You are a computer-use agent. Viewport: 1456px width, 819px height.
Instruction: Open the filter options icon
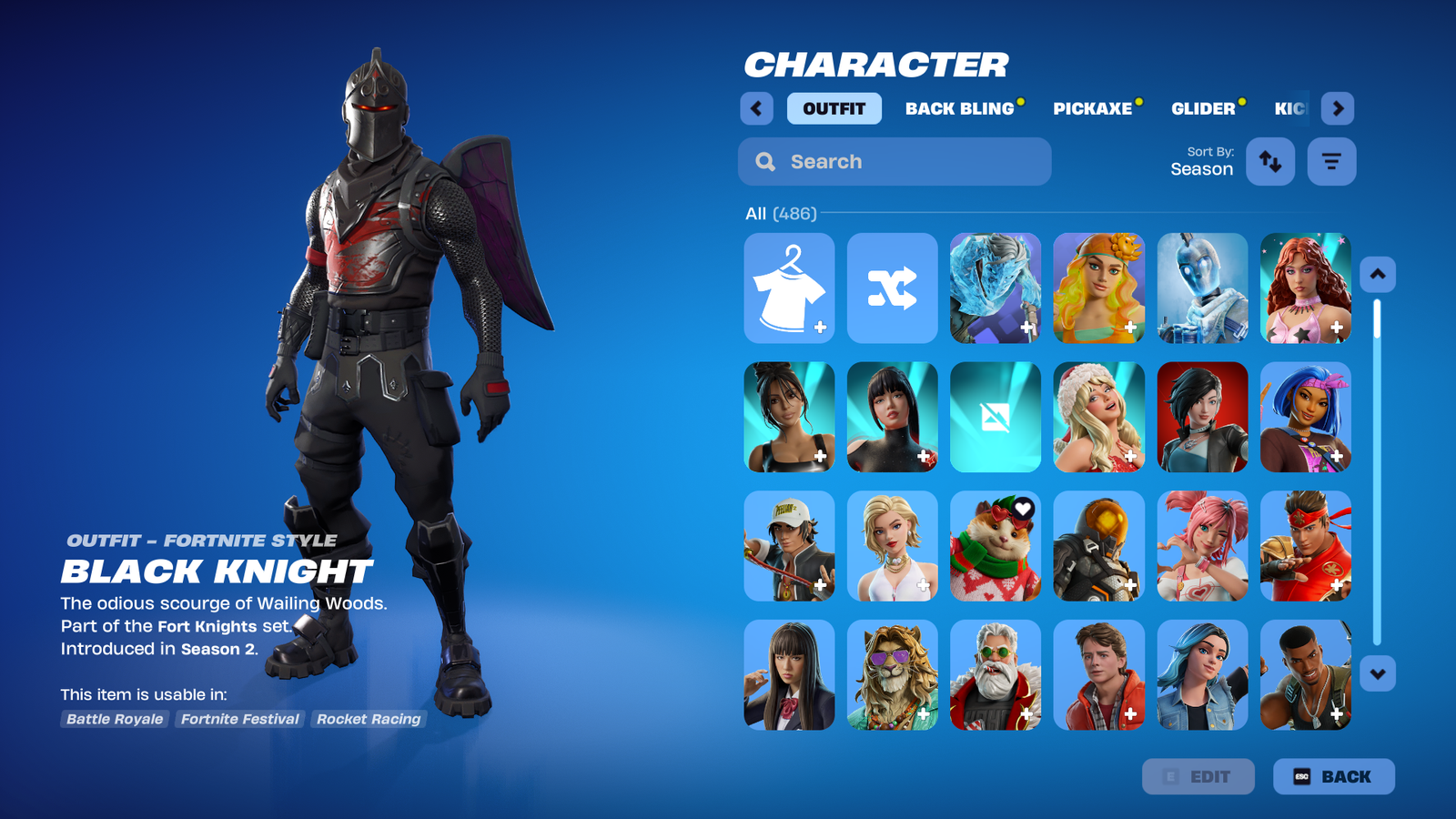(x=1331, y=161)
